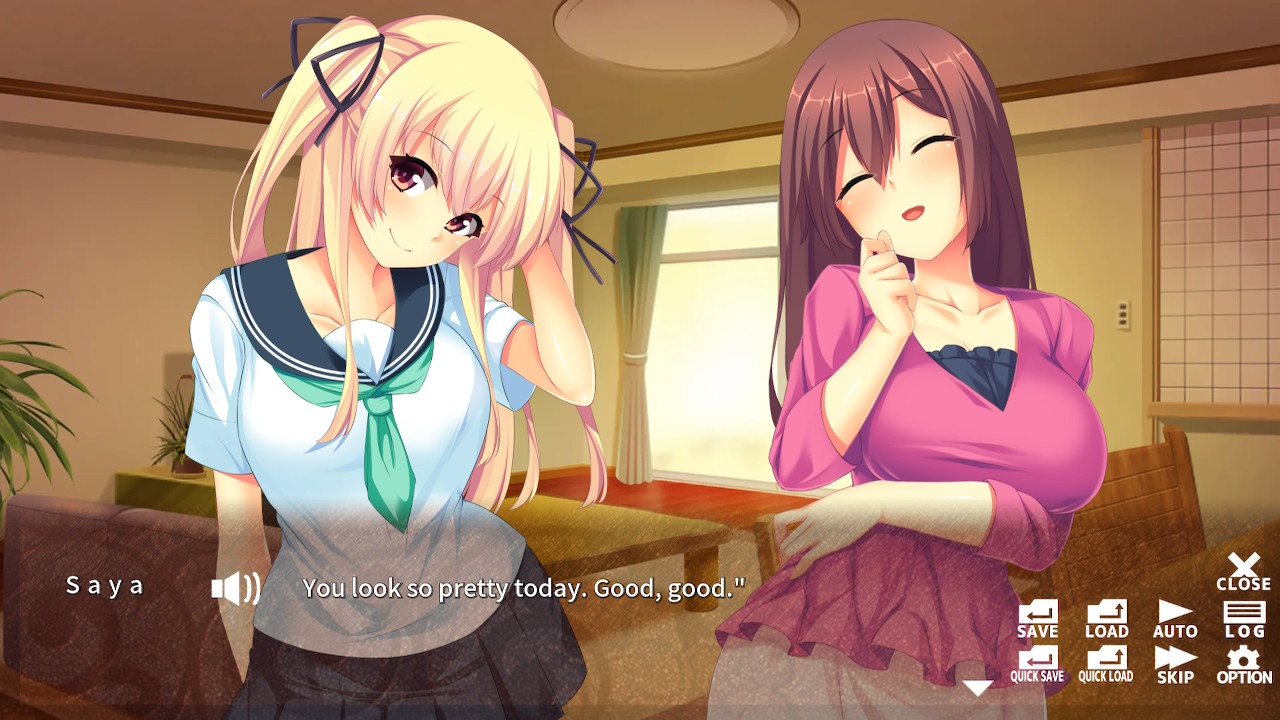Click the Saya name label
1280x720 pixels.
coord(103,585)
